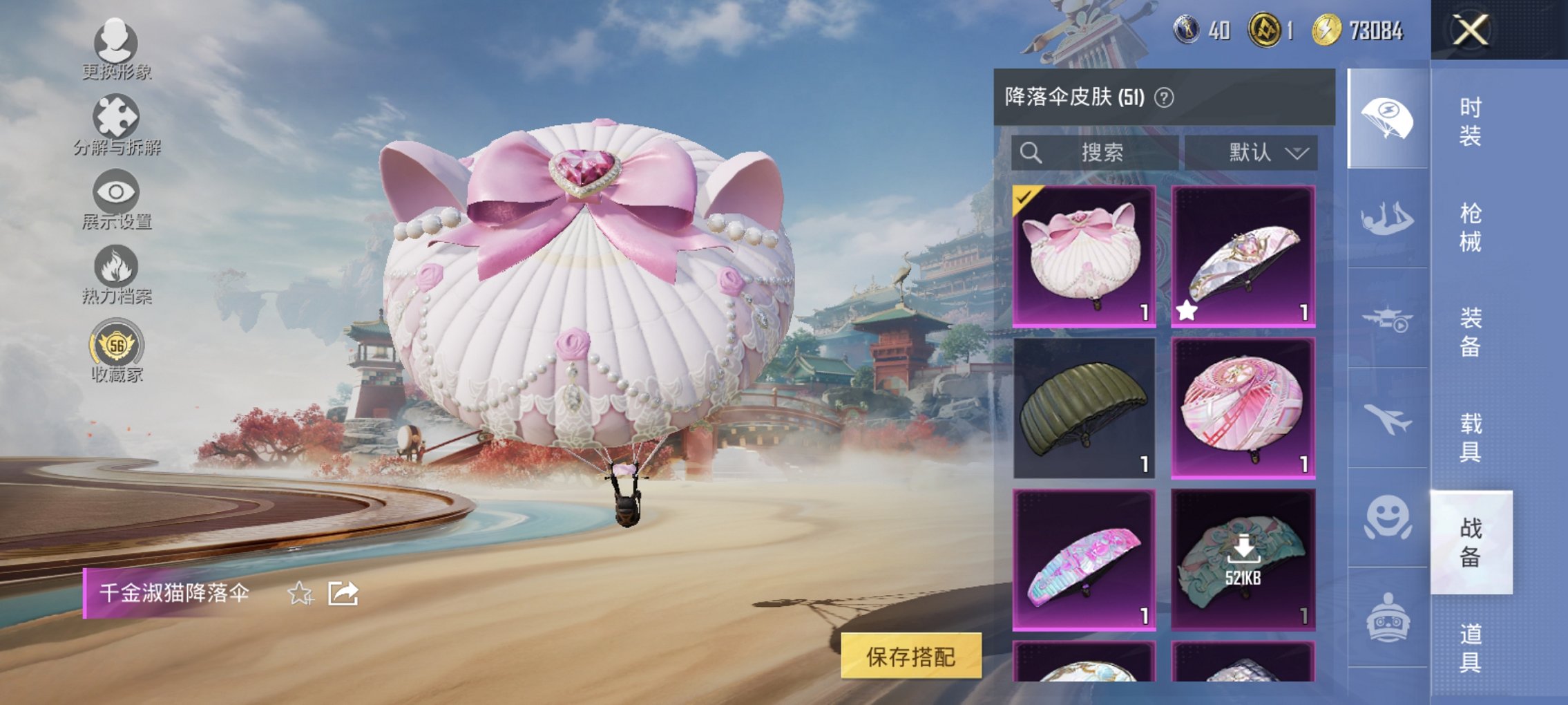Click the 搜索 search field
The height and width of the screenshot is (705, 1568).
pyautogui.click(x=1095, y=153)
